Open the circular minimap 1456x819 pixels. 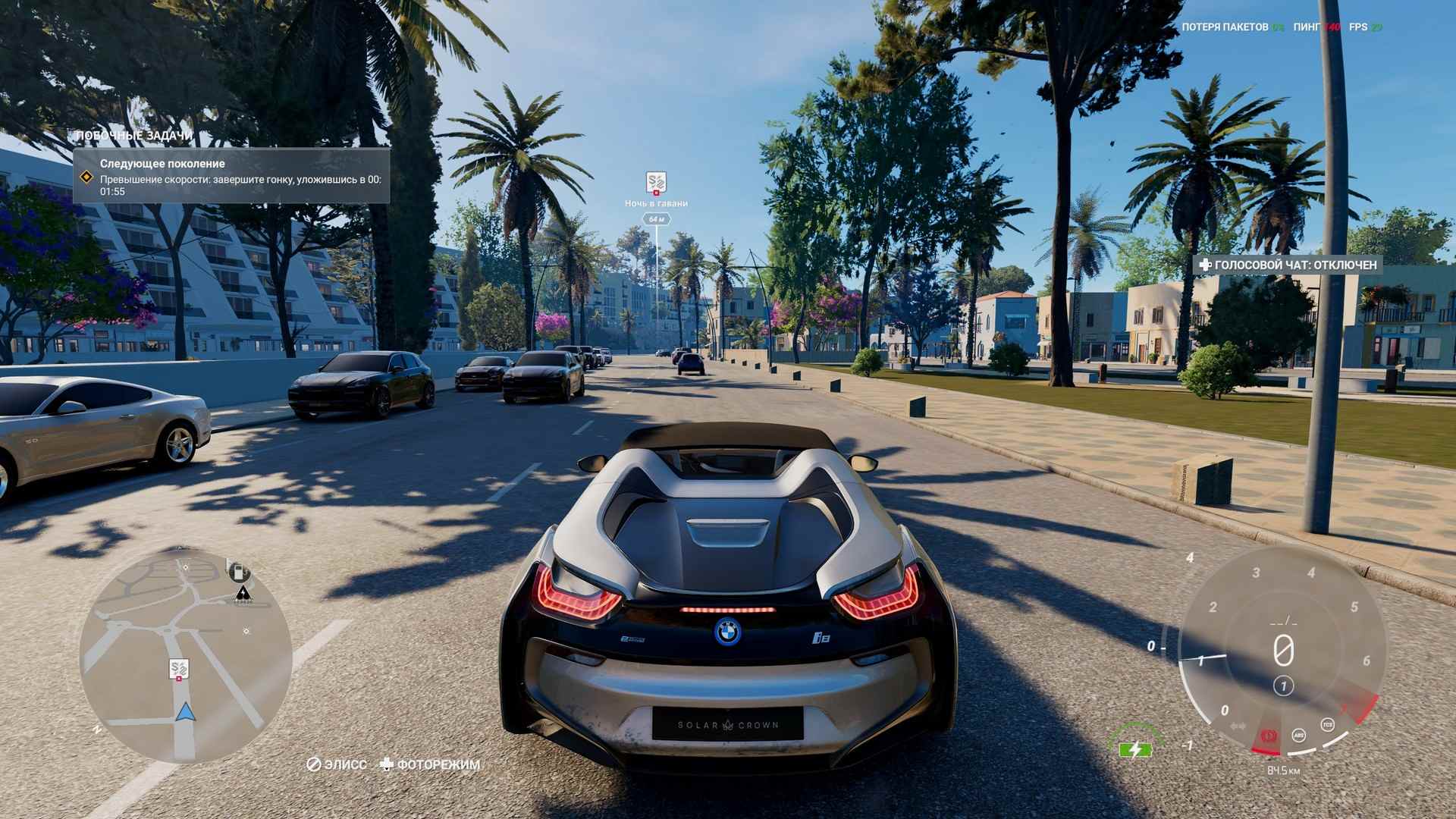tap(186, 657)
